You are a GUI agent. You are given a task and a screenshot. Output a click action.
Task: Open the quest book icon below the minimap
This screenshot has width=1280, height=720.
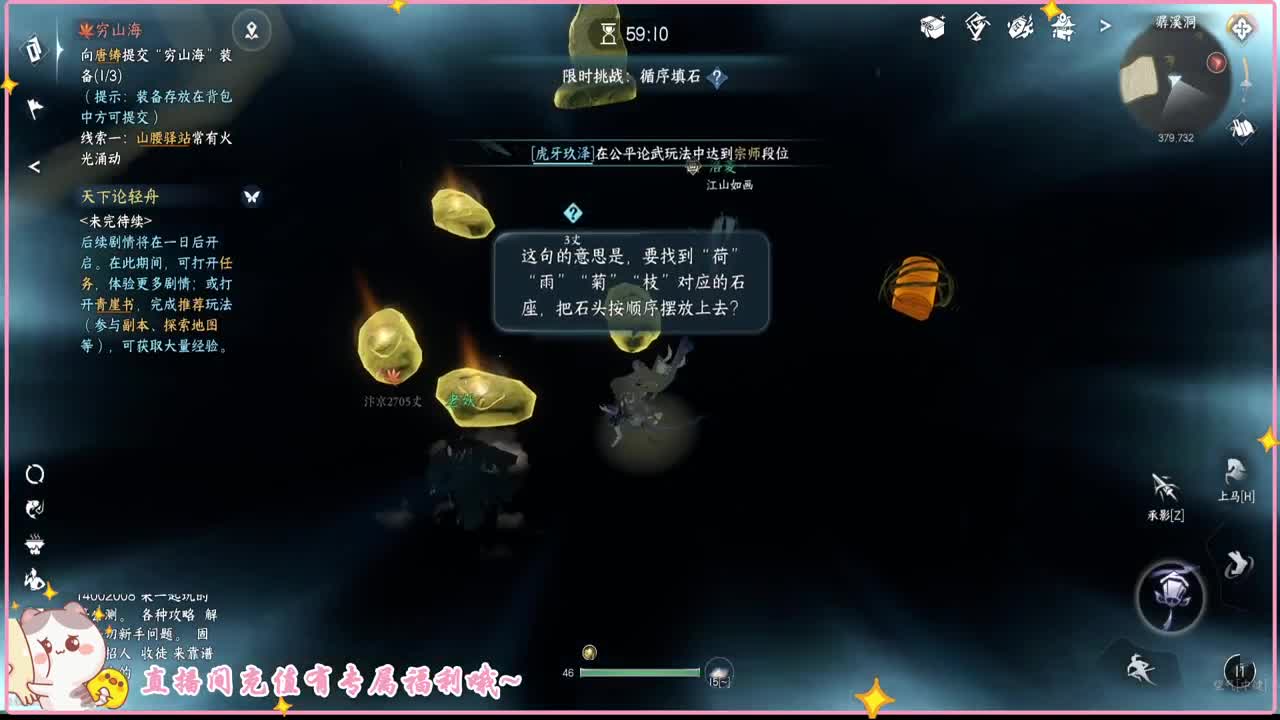pos(1241,128)
